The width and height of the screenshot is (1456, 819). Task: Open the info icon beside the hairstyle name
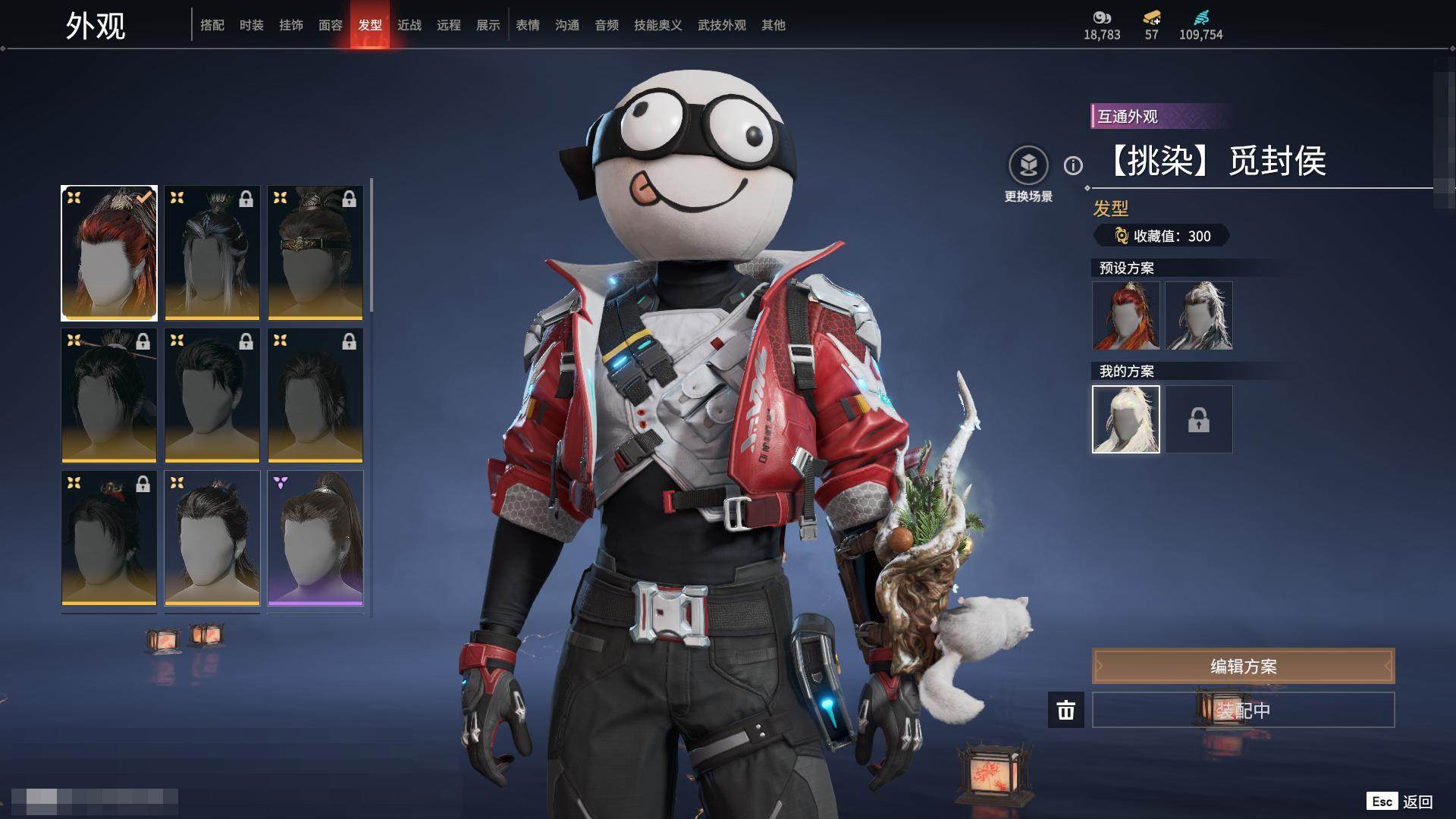tap(1073, 165)
